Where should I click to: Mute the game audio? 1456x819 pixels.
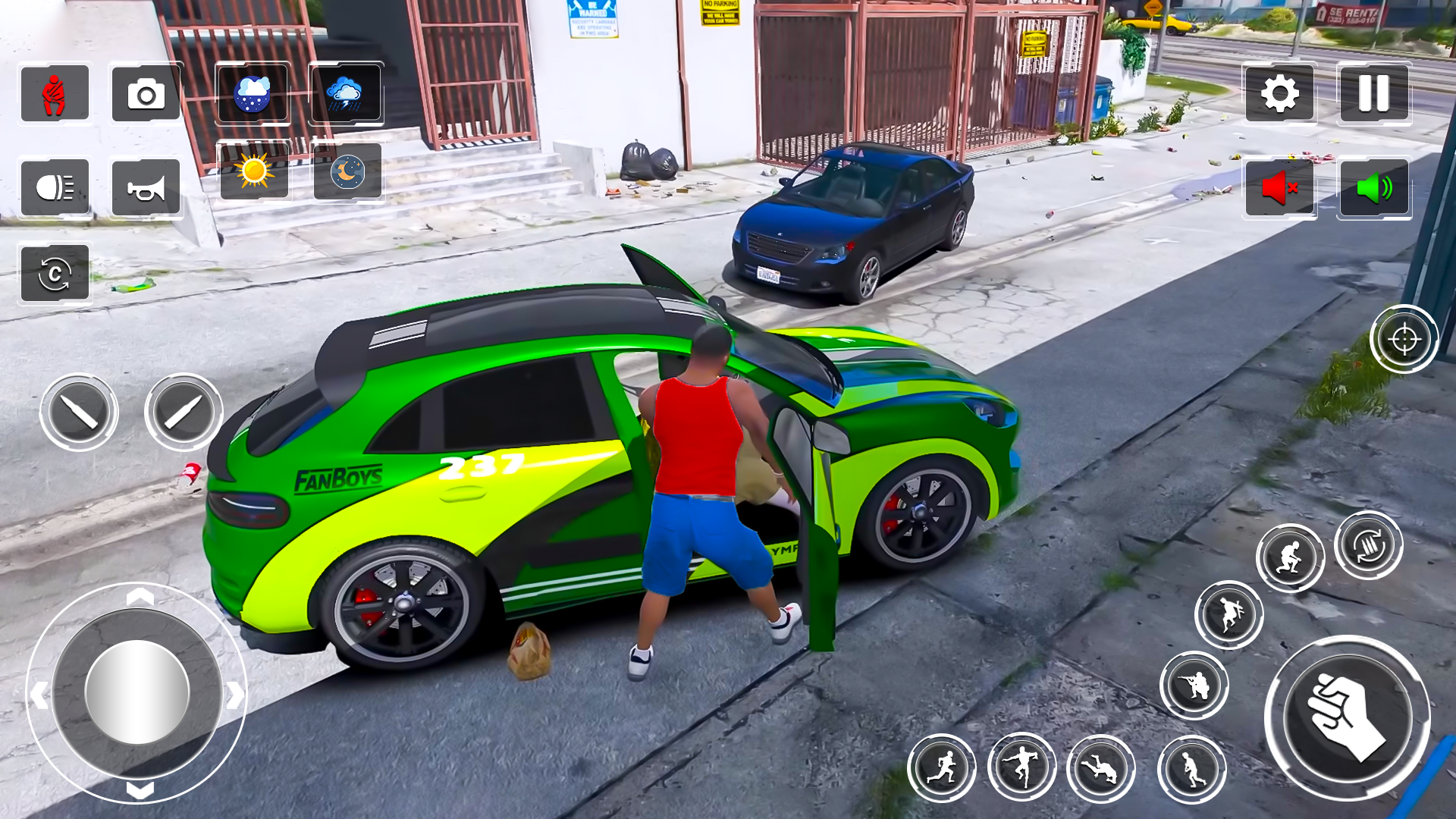click(1280, 189)
